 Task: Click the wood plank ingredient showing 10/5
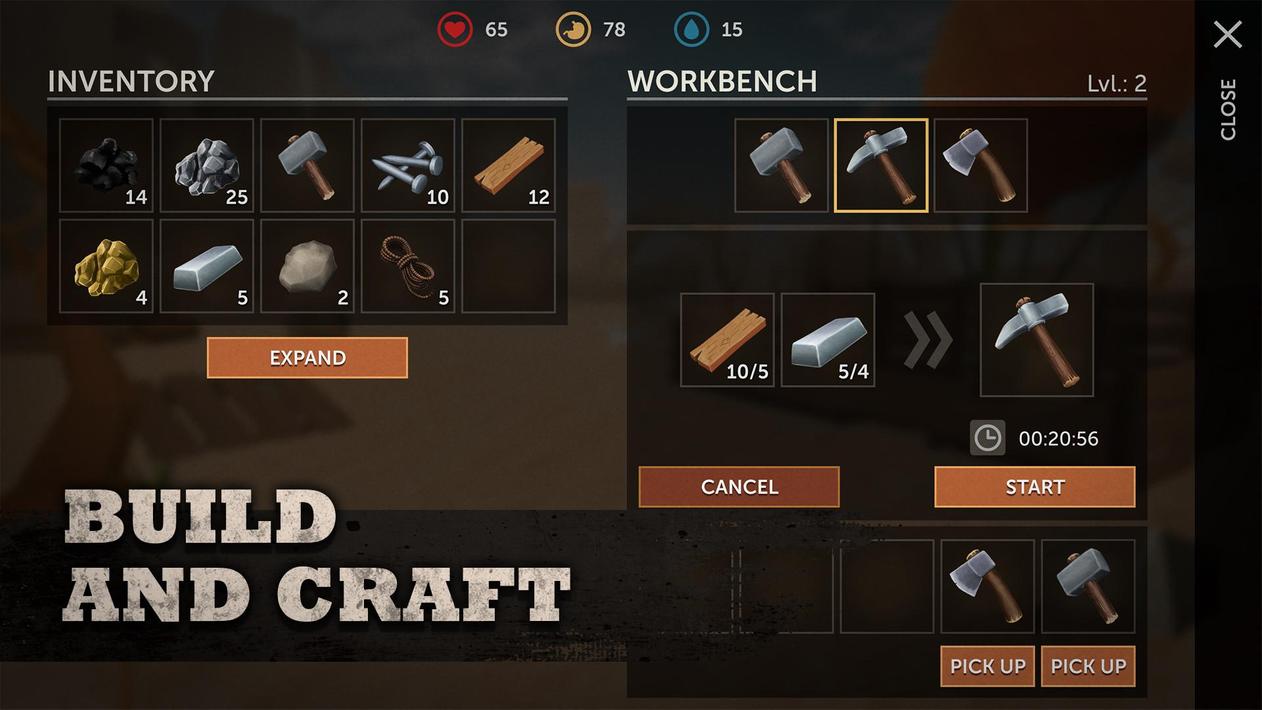tap(727, 340)
